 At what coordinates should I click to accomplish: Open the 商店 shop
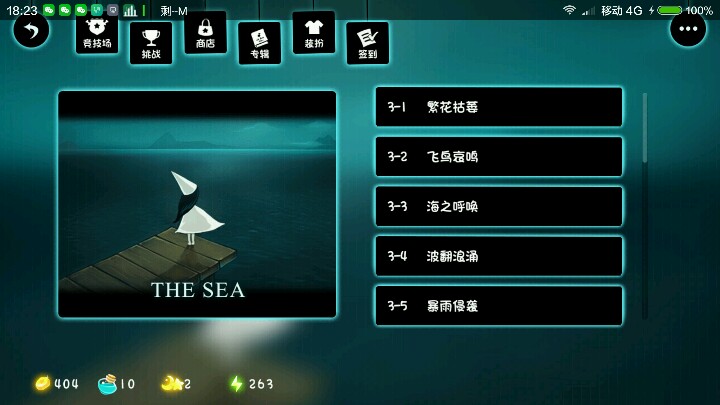pyautogui.click(x=205, y=34)
